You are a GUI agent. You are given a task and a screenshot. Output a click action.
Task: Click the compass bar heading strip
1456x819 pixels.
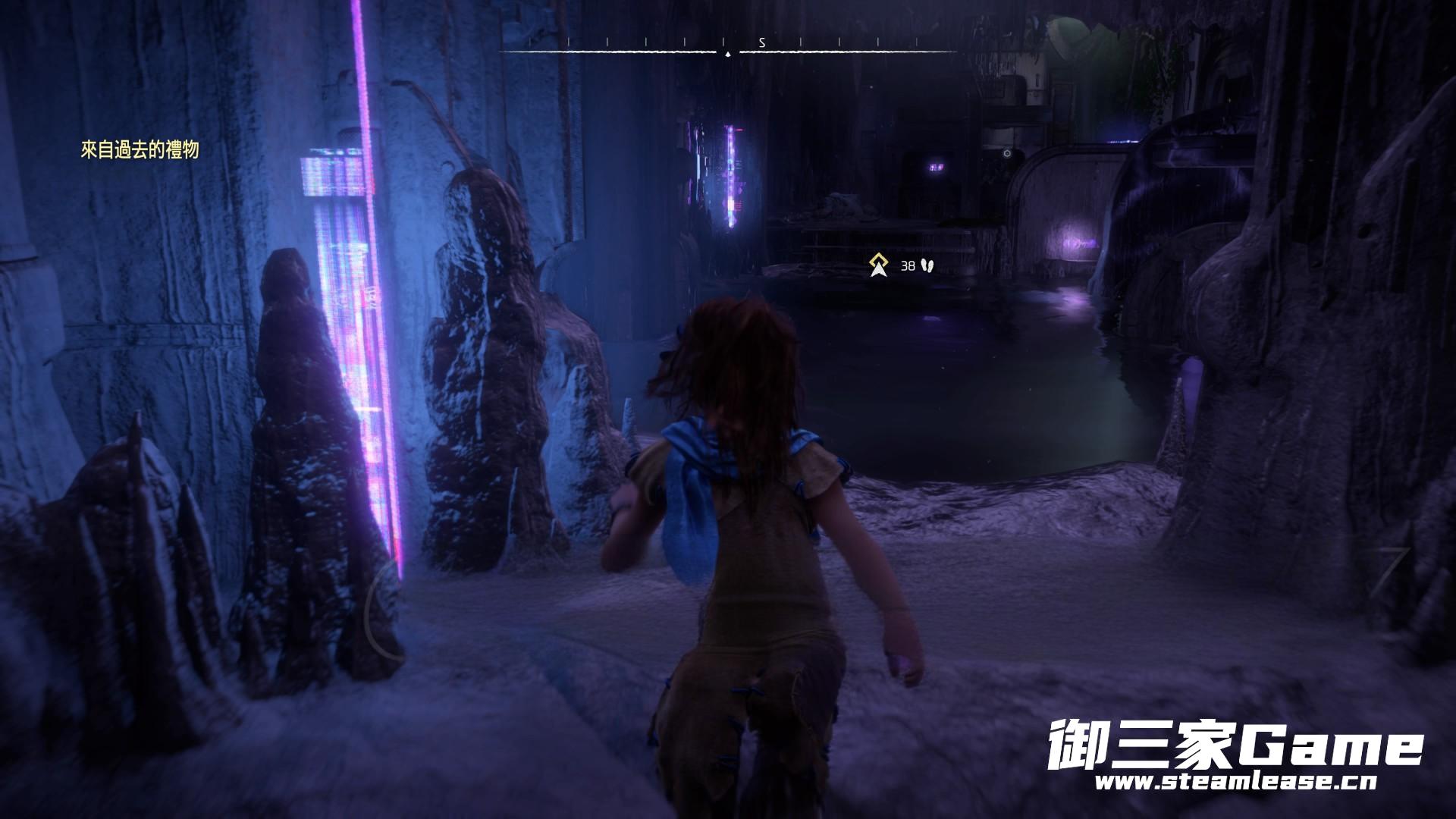(x=727, y=47)
